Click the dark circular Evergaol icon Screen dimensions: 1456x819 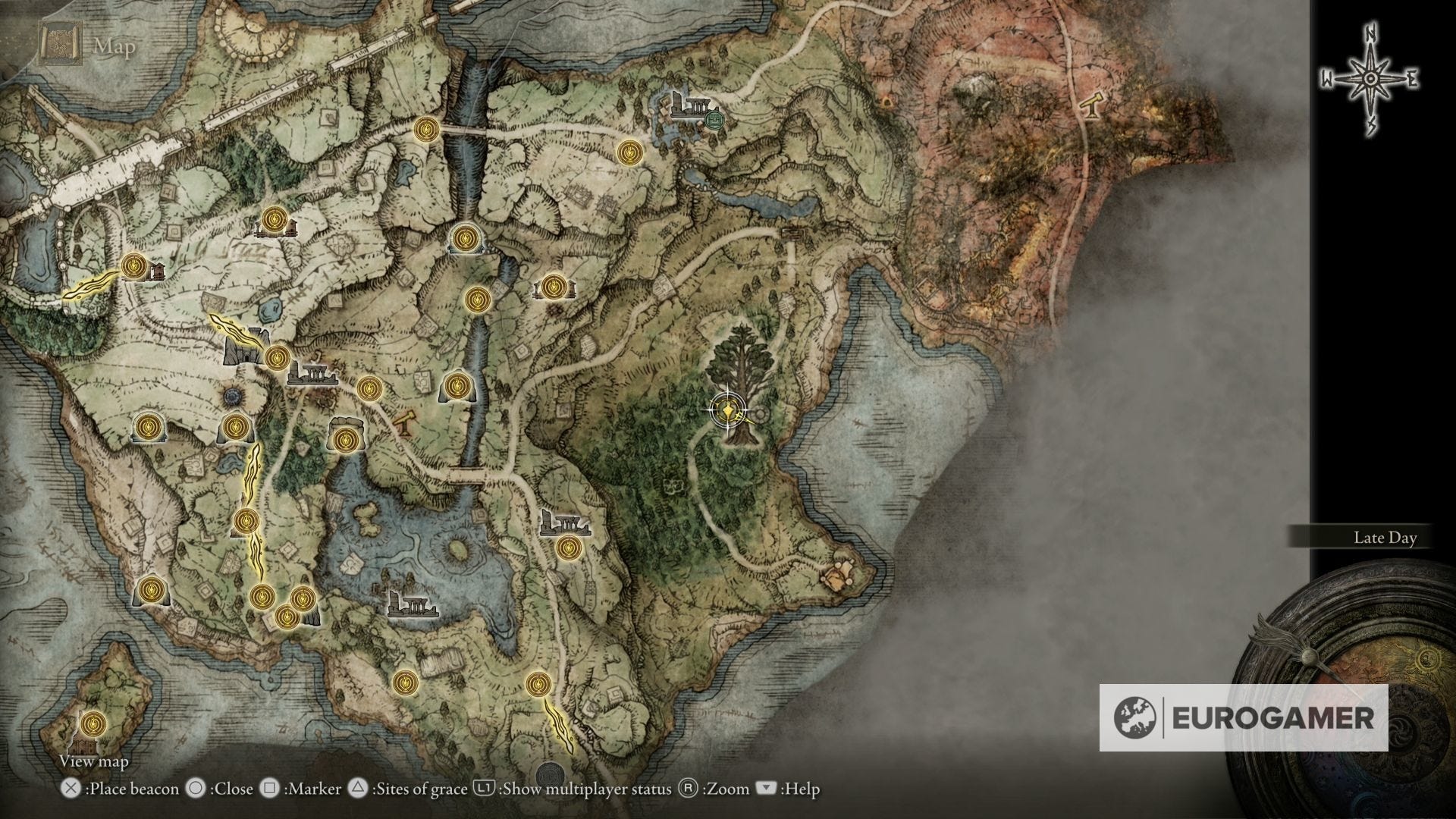[x=231, y=396]
